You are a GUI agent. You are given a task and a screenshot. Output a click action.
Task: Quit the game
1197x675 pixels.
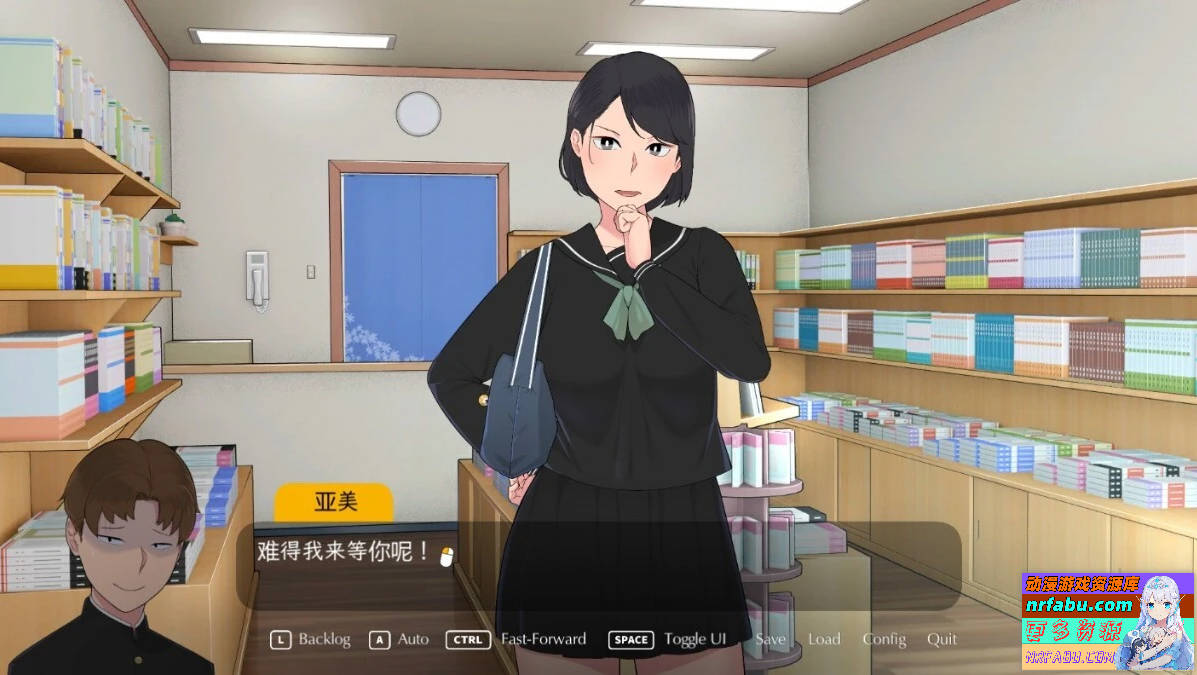click(941, 639)
